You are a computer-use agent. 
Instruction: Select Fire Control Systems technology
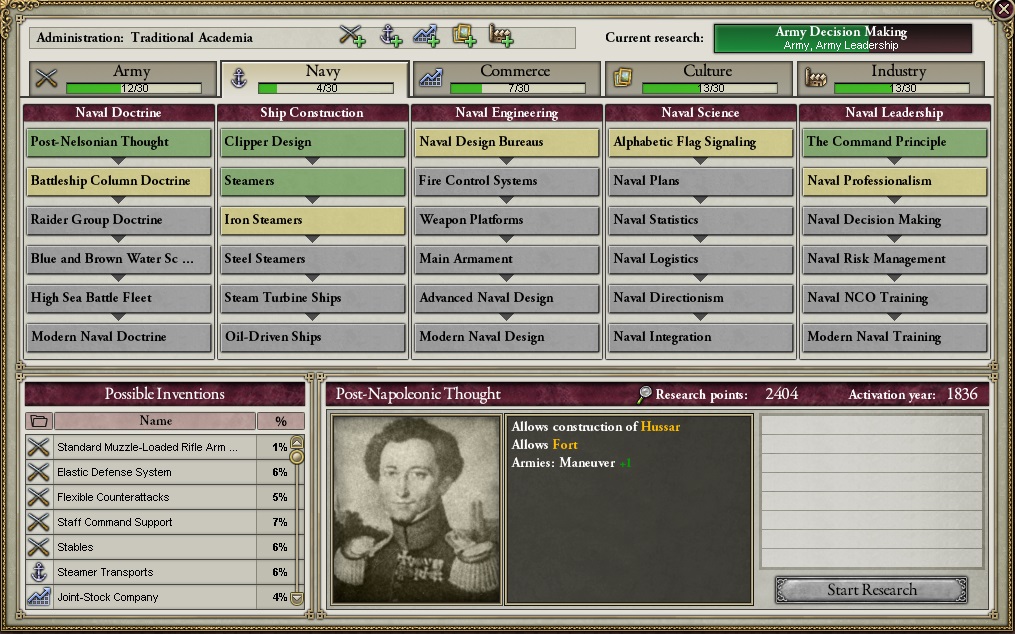click(x=507, y=181)
